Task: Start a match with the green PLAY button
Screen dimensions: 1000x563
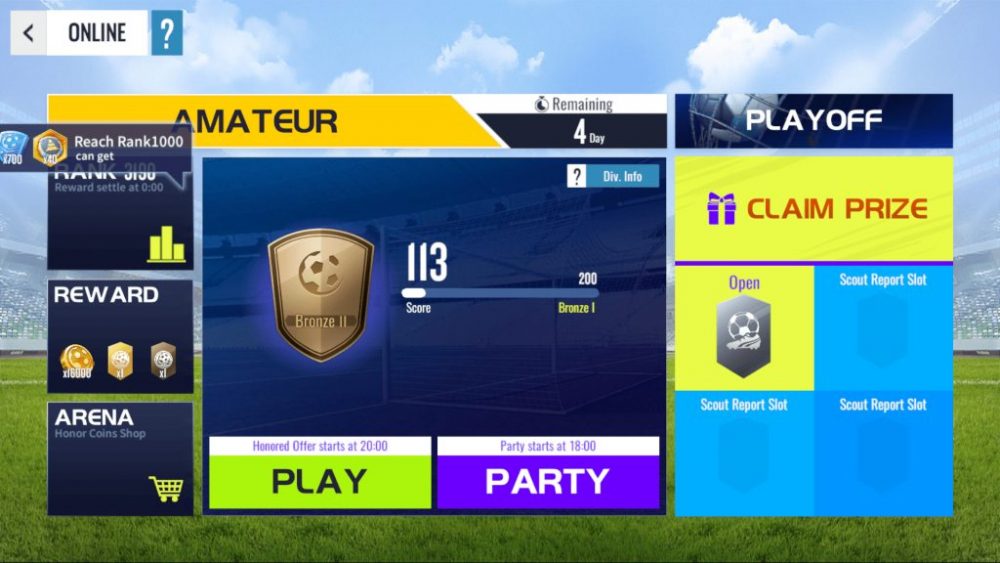Action: (320, 481)
